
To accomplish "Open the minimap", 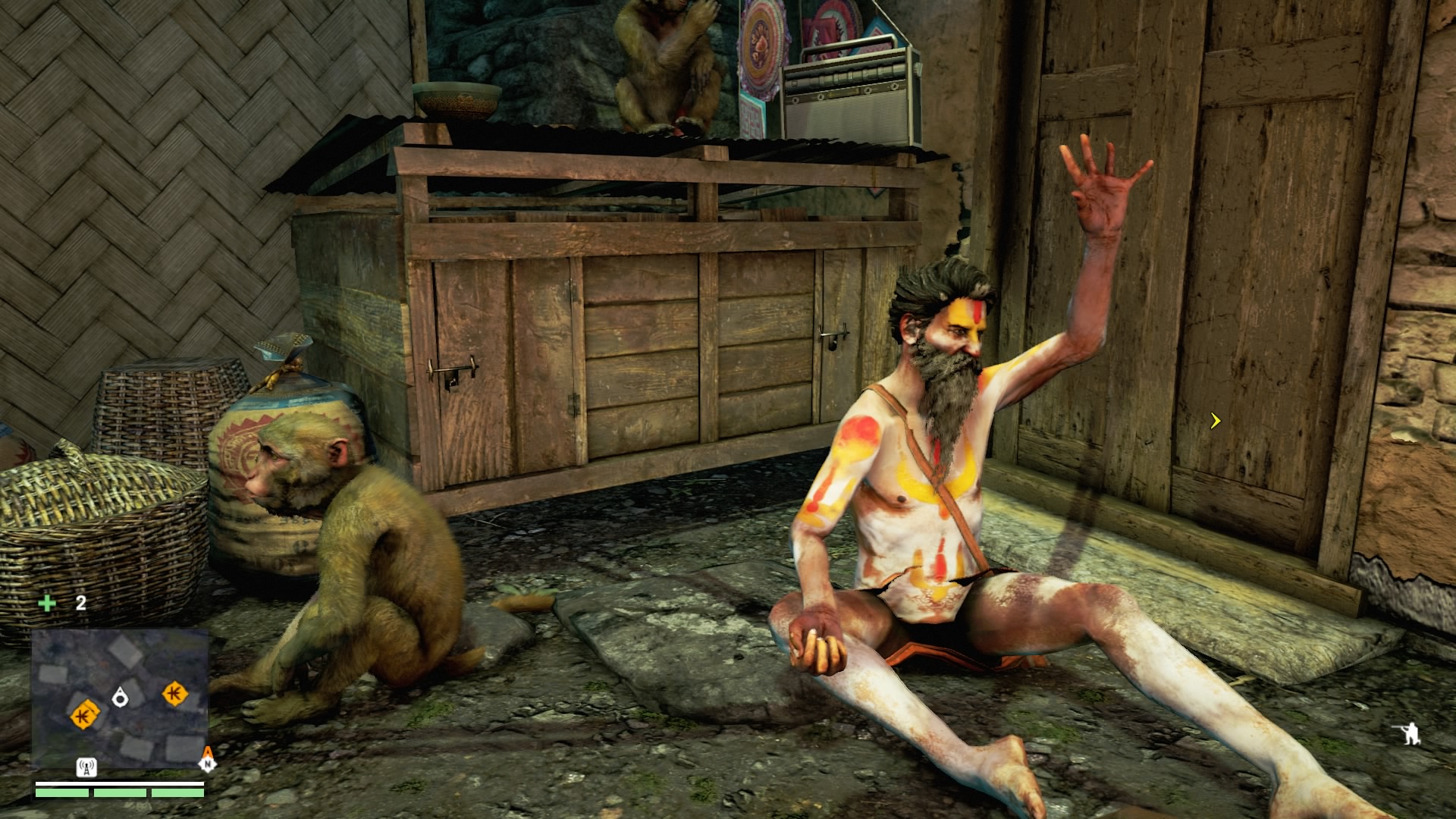I will coord(120,698).
